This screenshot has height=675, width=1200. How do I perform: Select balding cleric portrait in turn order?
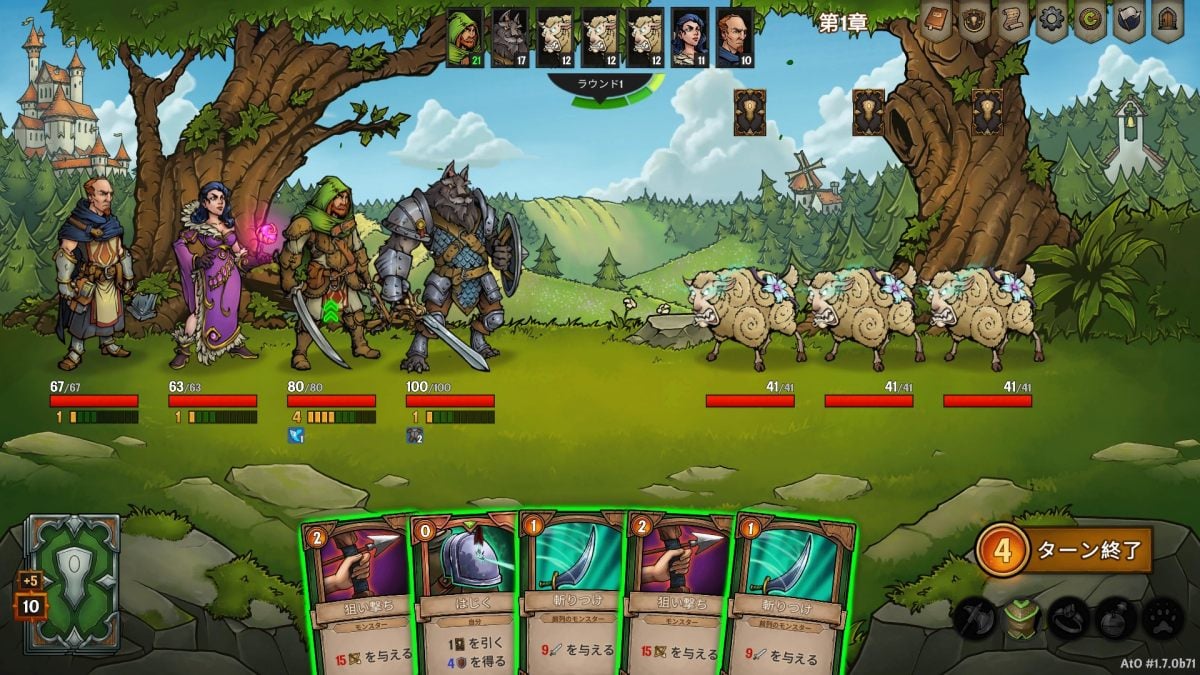coord(735,38)
